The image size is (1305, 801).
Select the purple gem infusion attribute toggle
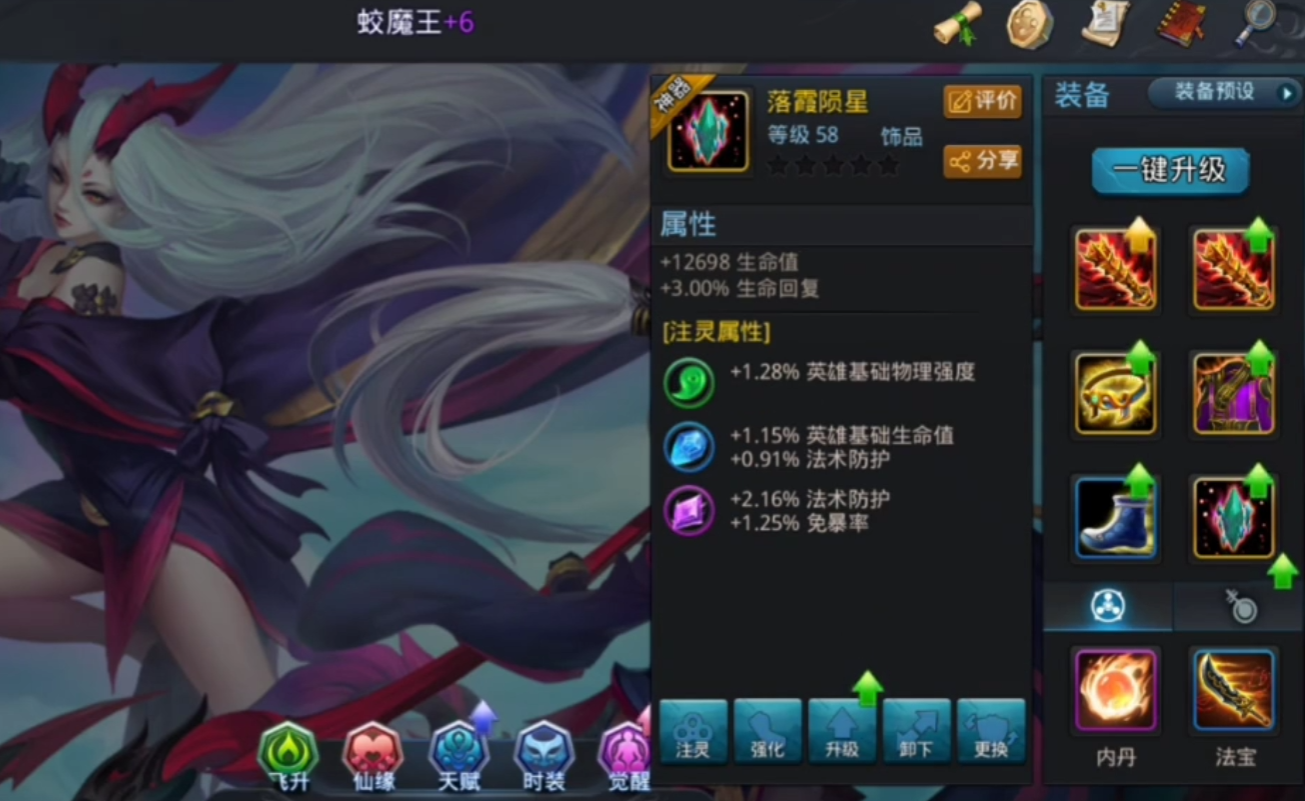pyautogui.click(x=686, y=511)
